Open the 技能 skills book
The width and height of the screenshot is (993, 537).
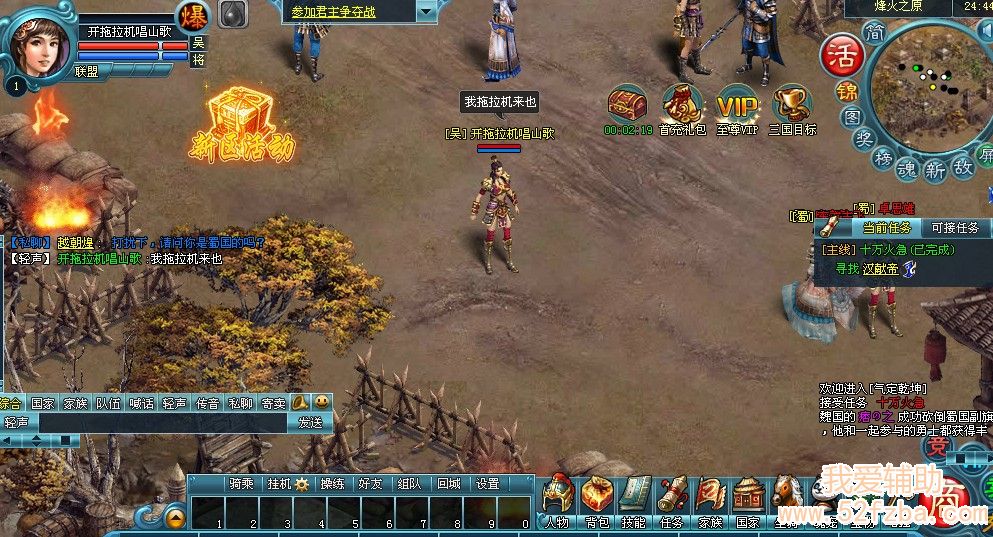coord(634,498)
